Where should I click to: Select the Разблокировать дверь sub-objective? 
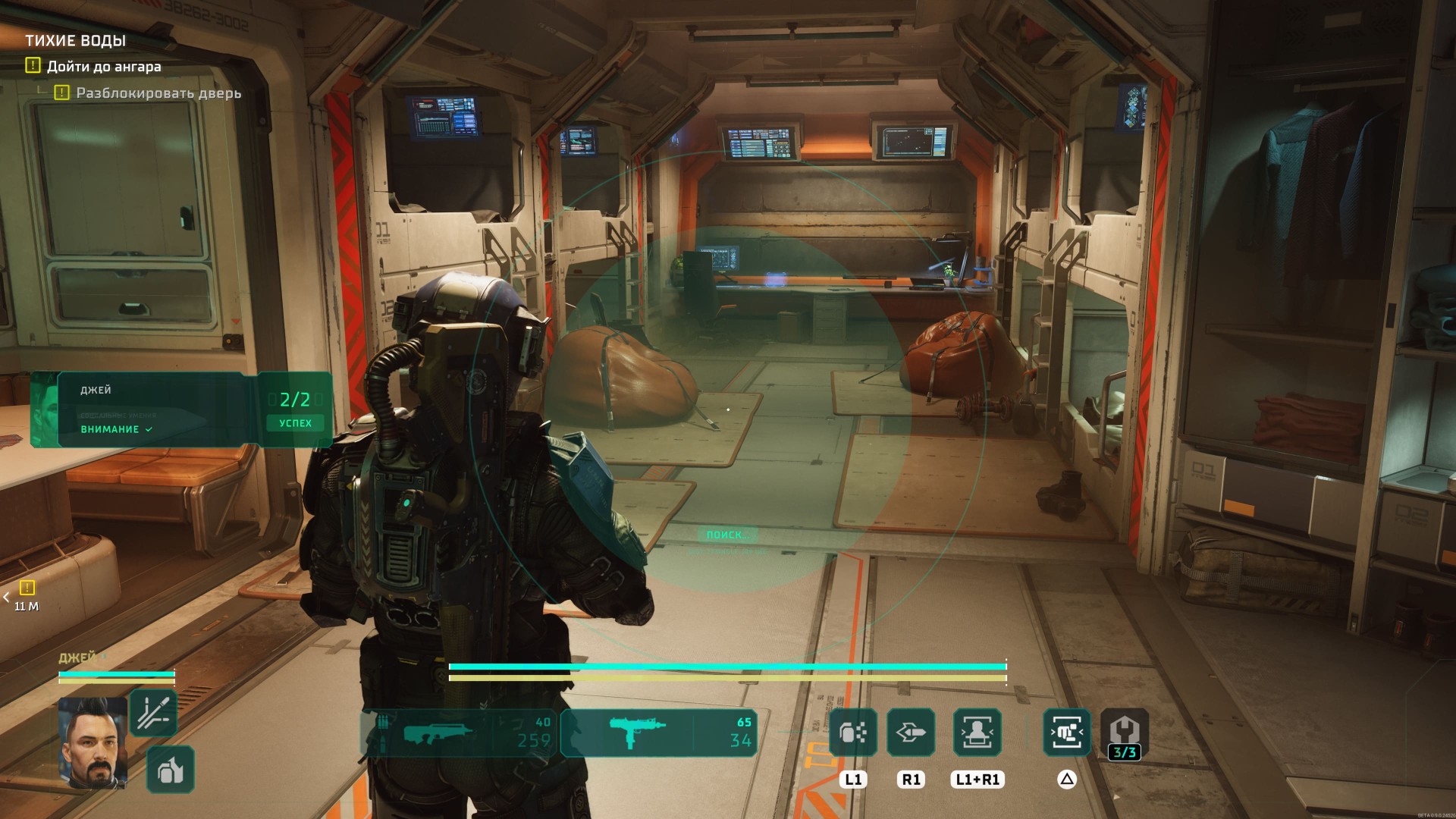(158, 93)
